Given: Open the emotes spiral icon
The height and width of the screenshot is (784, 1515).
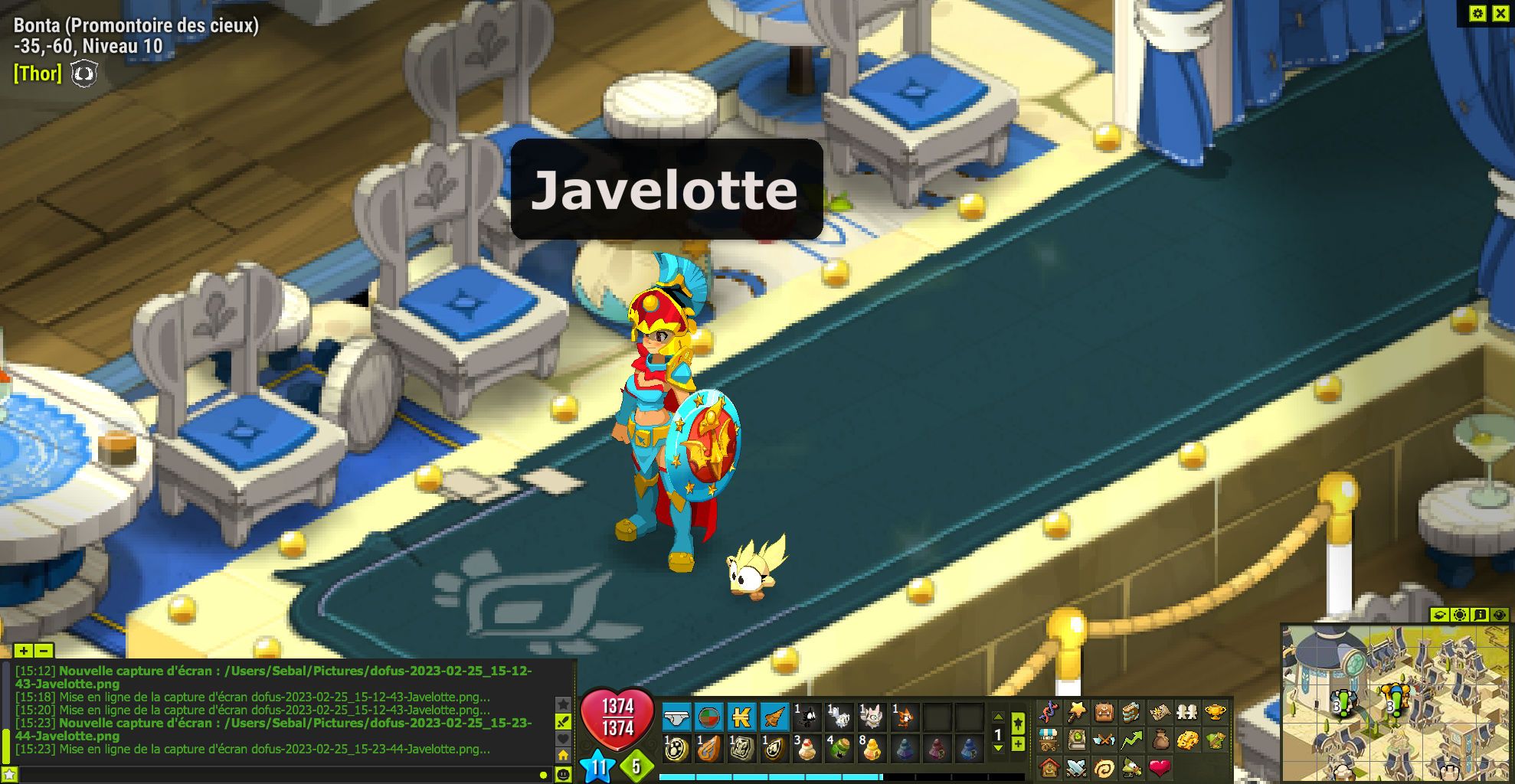Looking at the screenshot, I should (x=1105, y=766).
